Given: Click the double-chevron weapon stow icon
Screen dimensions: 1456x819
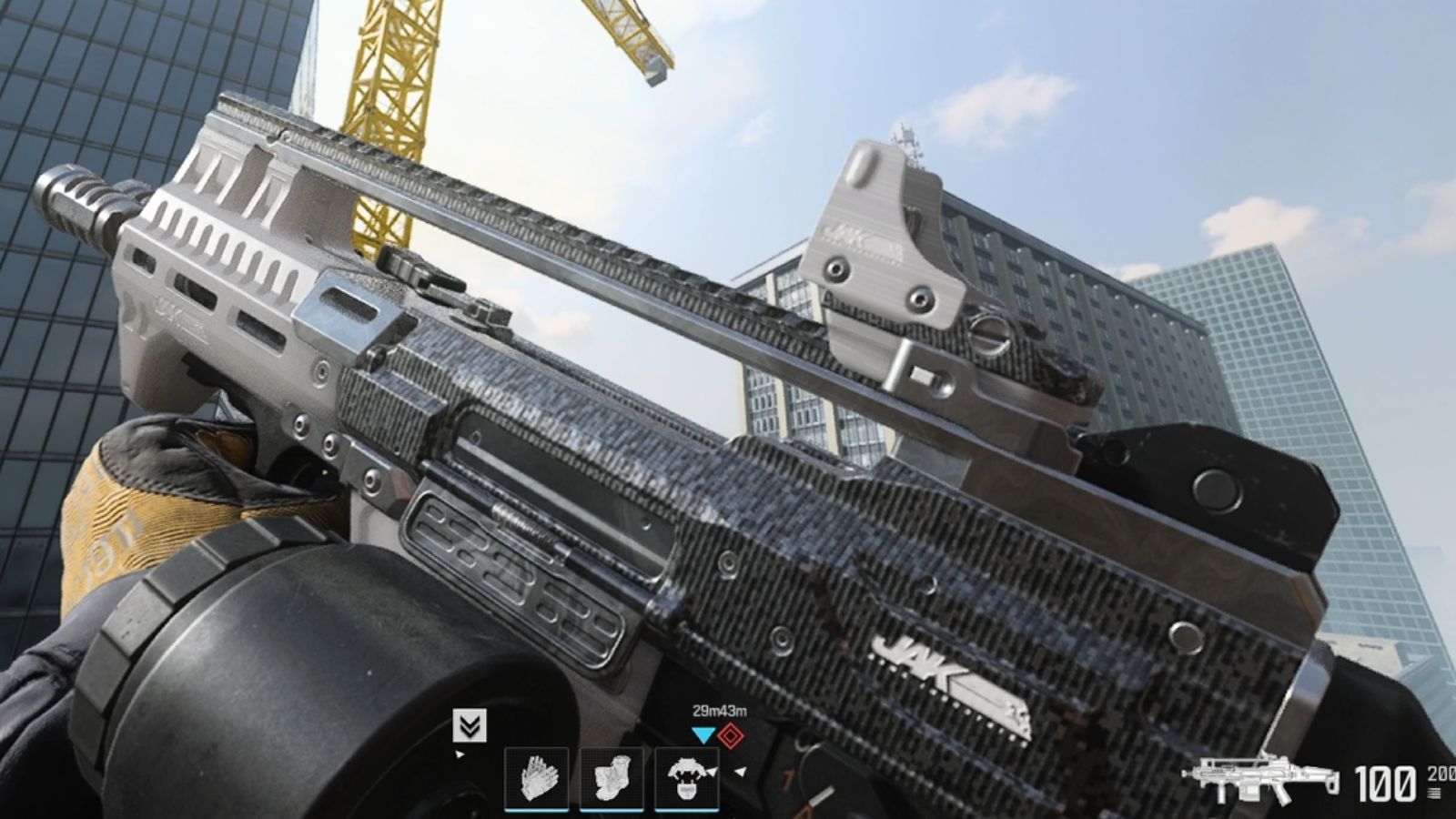Looking at the screenshot, I should 469,725.
